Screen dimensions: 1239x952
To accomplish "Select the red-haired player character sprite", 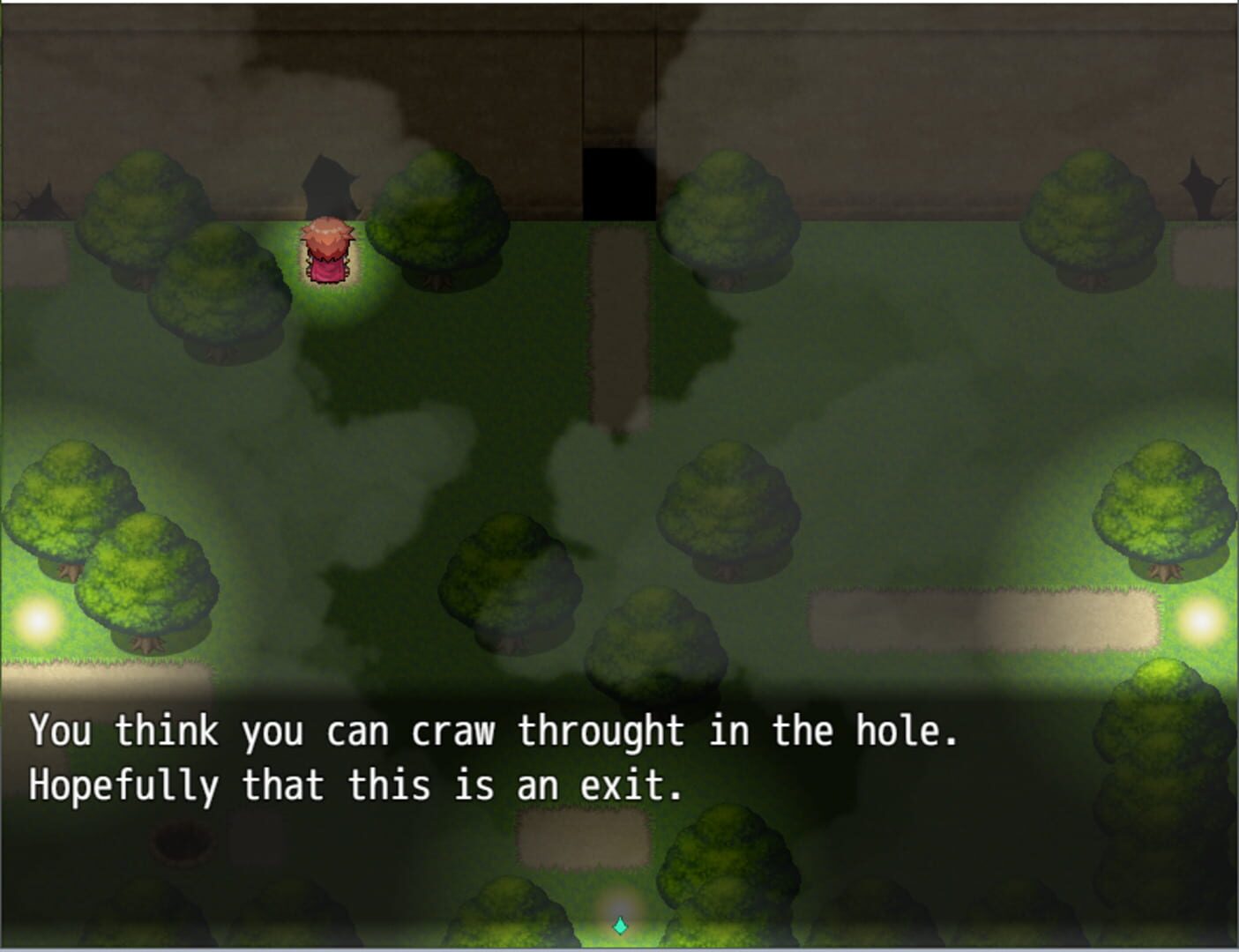I will [328, 253].
